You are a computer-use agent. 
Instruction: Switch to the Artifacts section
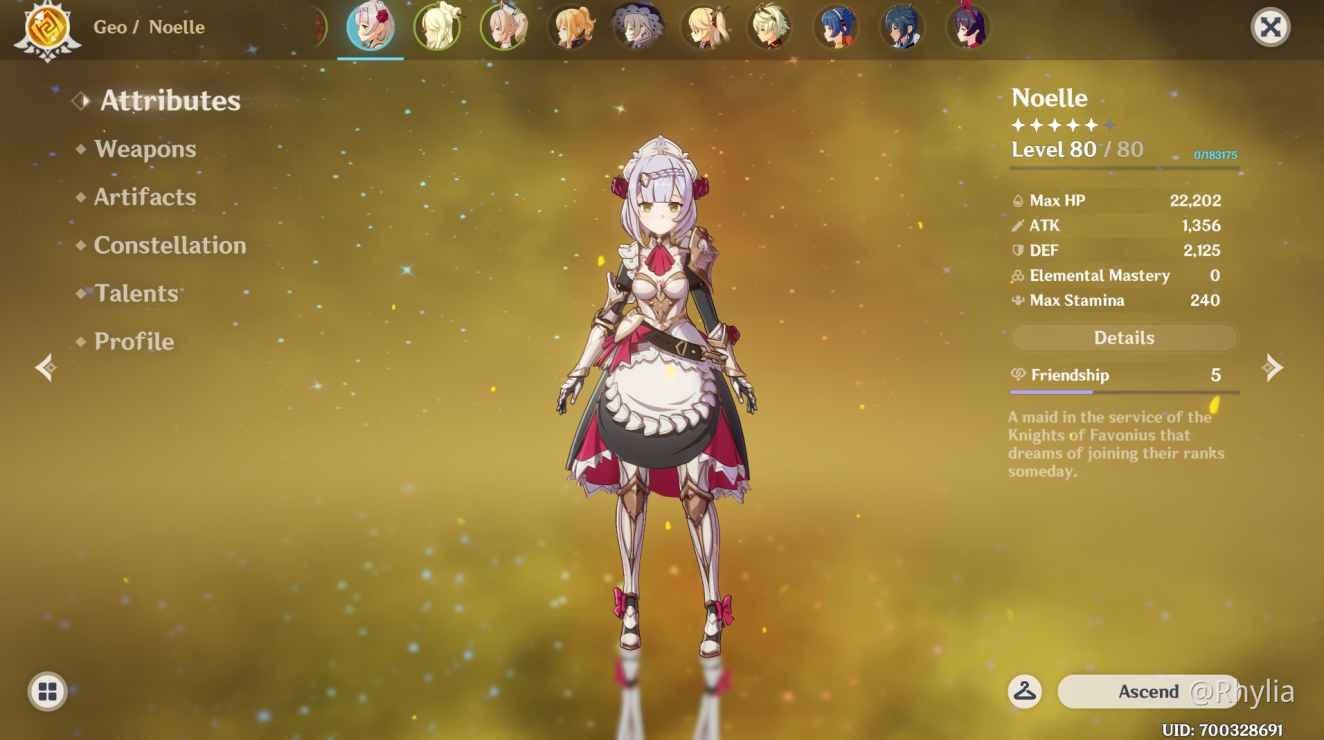click(144, 196)
